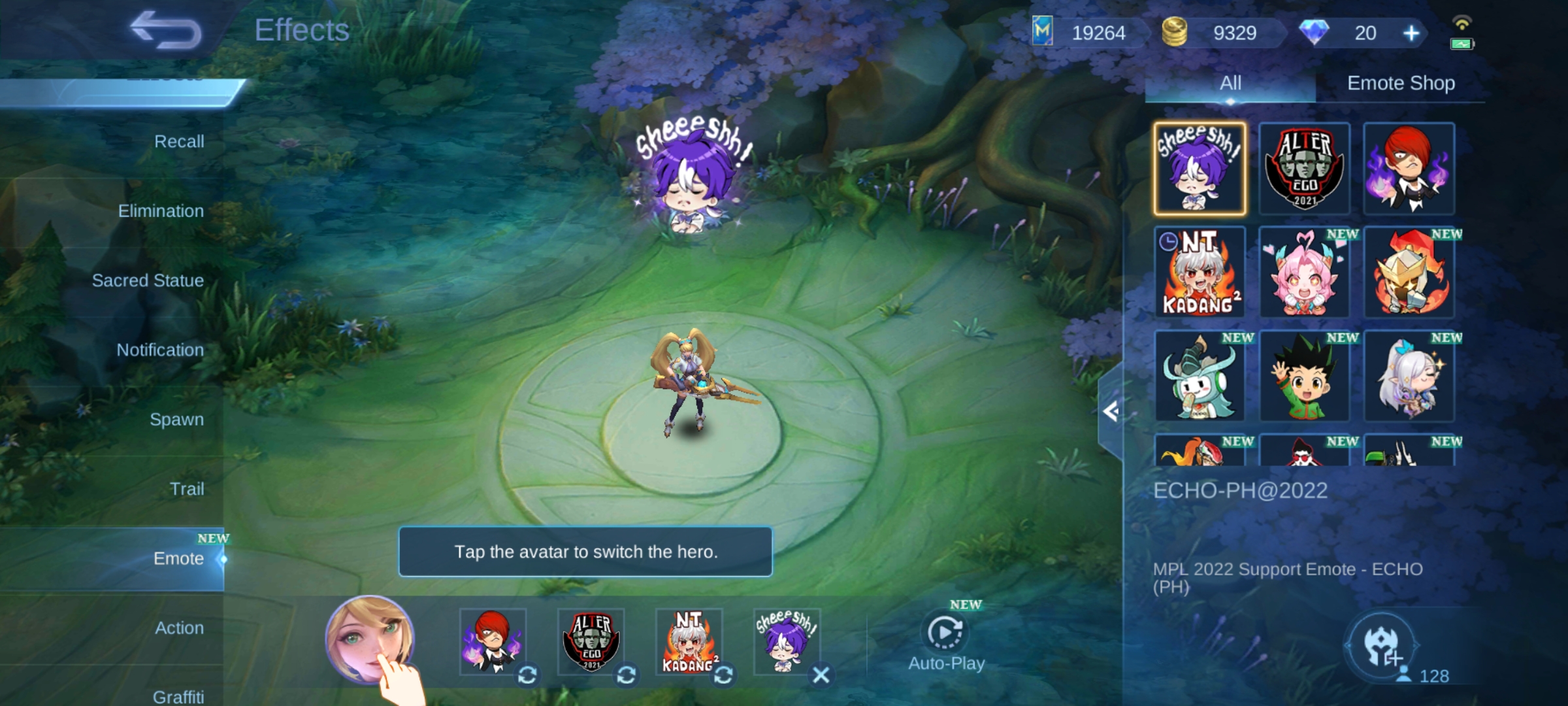The width and height of the screenshot is (1568, 706).
Task: Go back using the return arrow
Action: coord(166,31)
